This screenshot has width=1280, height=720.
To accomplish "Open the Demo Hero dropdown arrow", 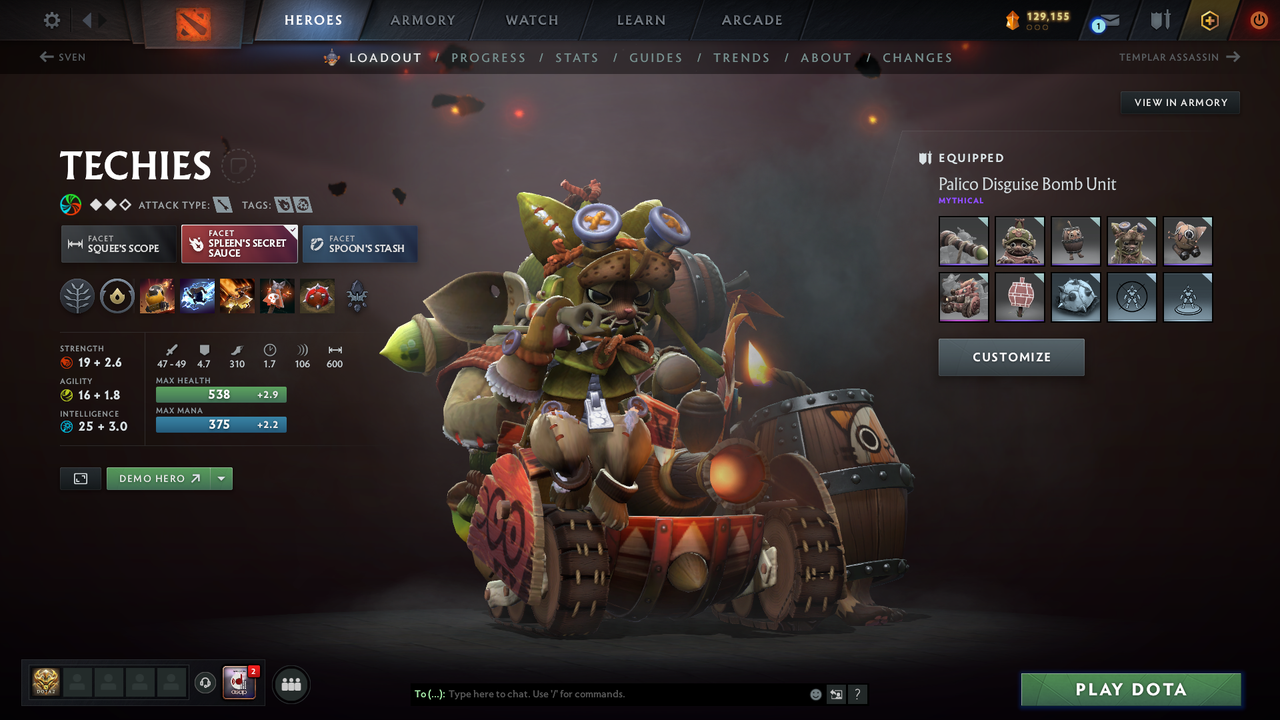I will (x=219, y=478).
